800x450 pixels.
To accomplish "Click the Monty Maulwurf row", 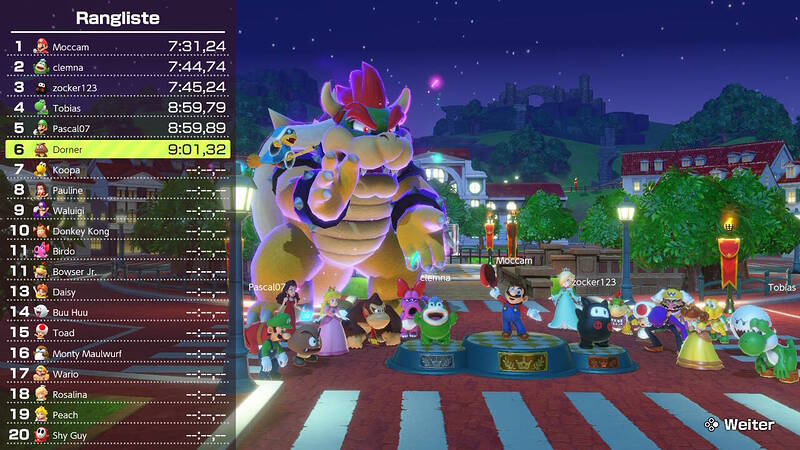I will (x=118, y=353).
